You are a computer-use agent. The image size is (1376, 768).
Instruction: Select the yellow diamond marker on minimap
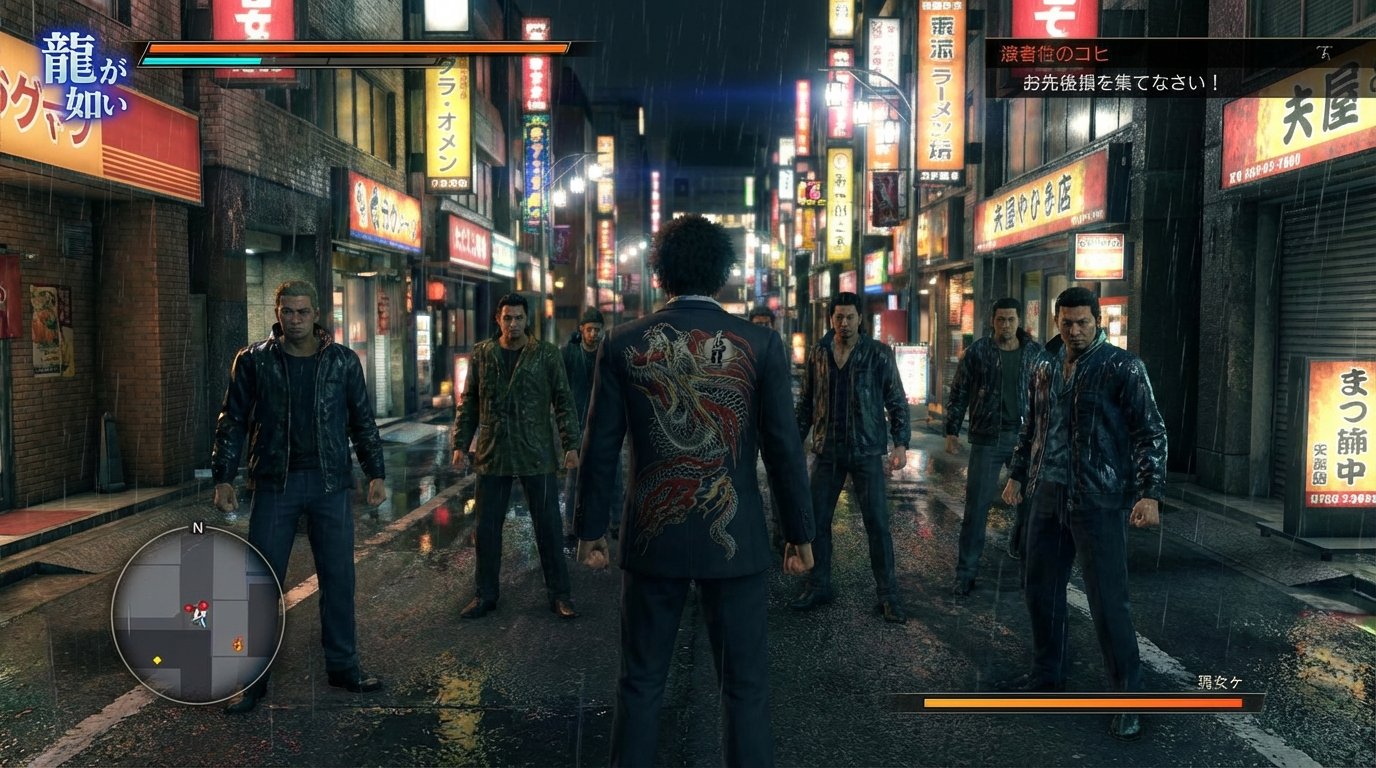tap(157, 660)
